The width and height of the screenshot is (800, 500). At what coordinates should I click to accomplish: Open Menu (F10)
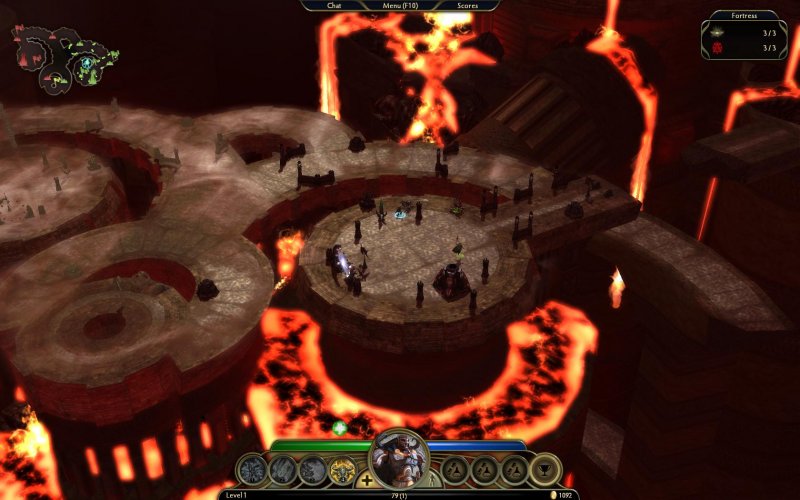pyautogui.click(x=400, y=5)
